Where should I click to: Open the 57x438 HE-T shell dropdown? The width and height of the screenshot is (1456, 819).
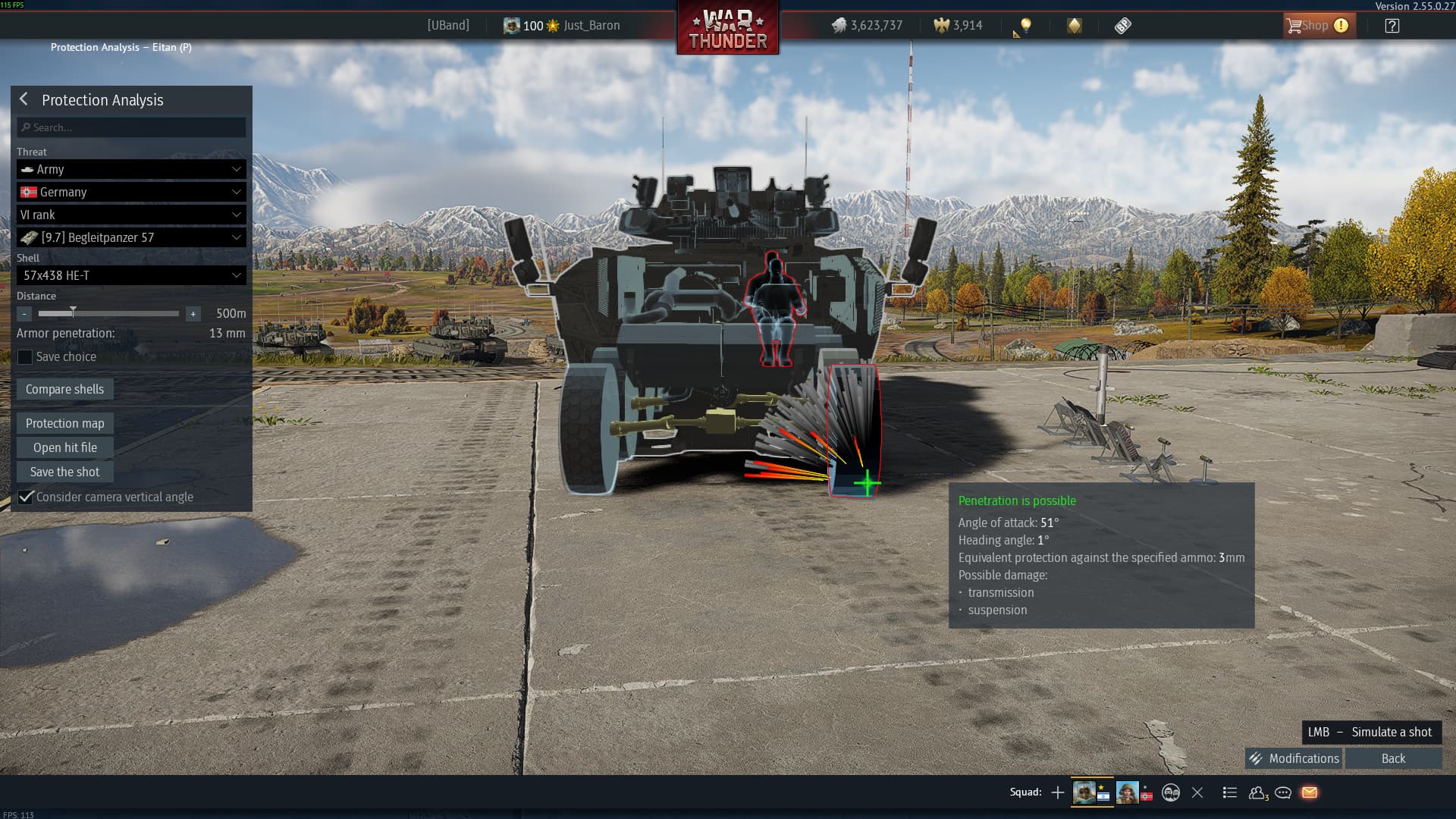(131, 275)
